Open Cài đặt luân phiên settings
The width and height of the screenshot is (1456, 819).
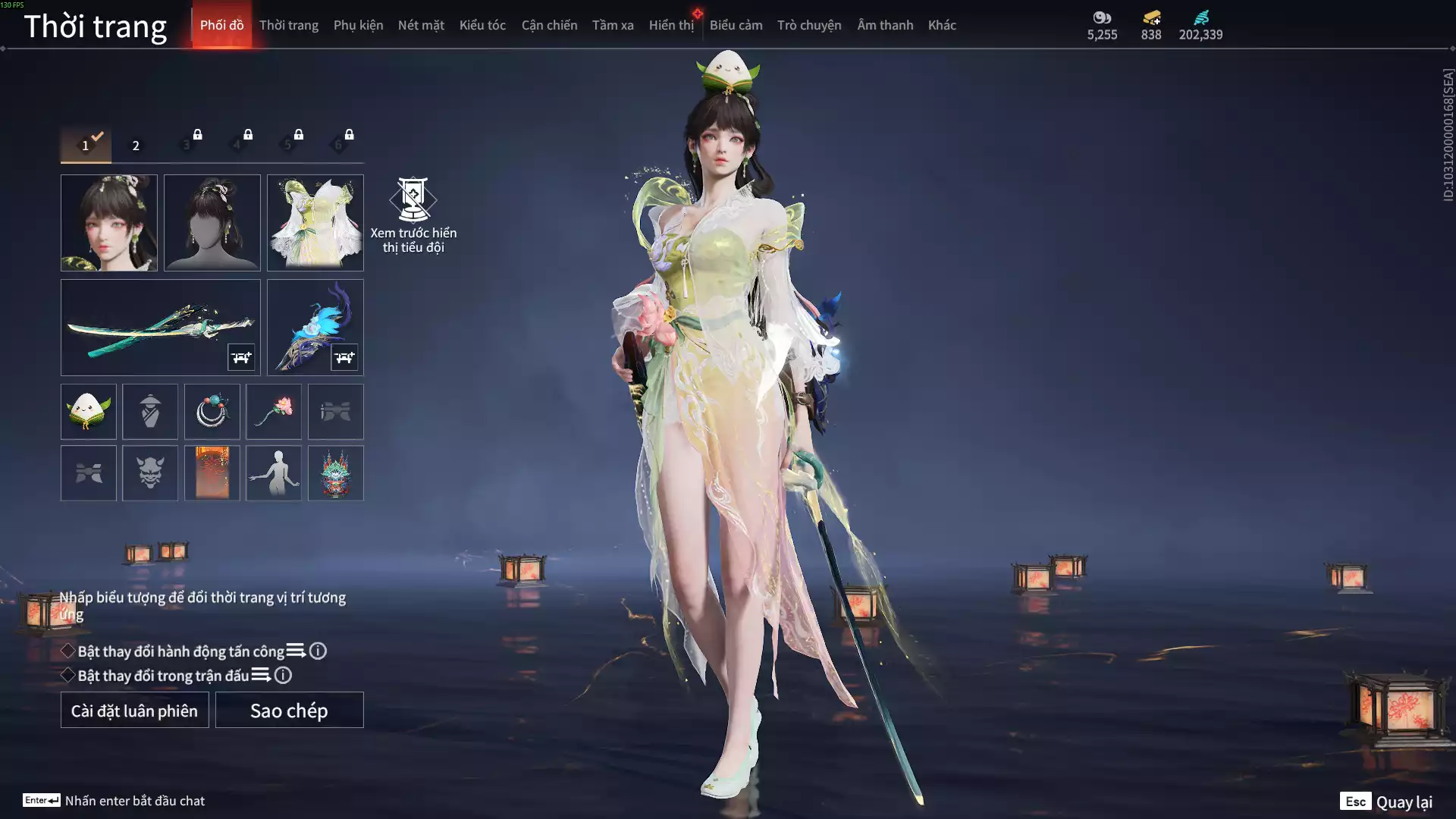[x=134, y=711]
